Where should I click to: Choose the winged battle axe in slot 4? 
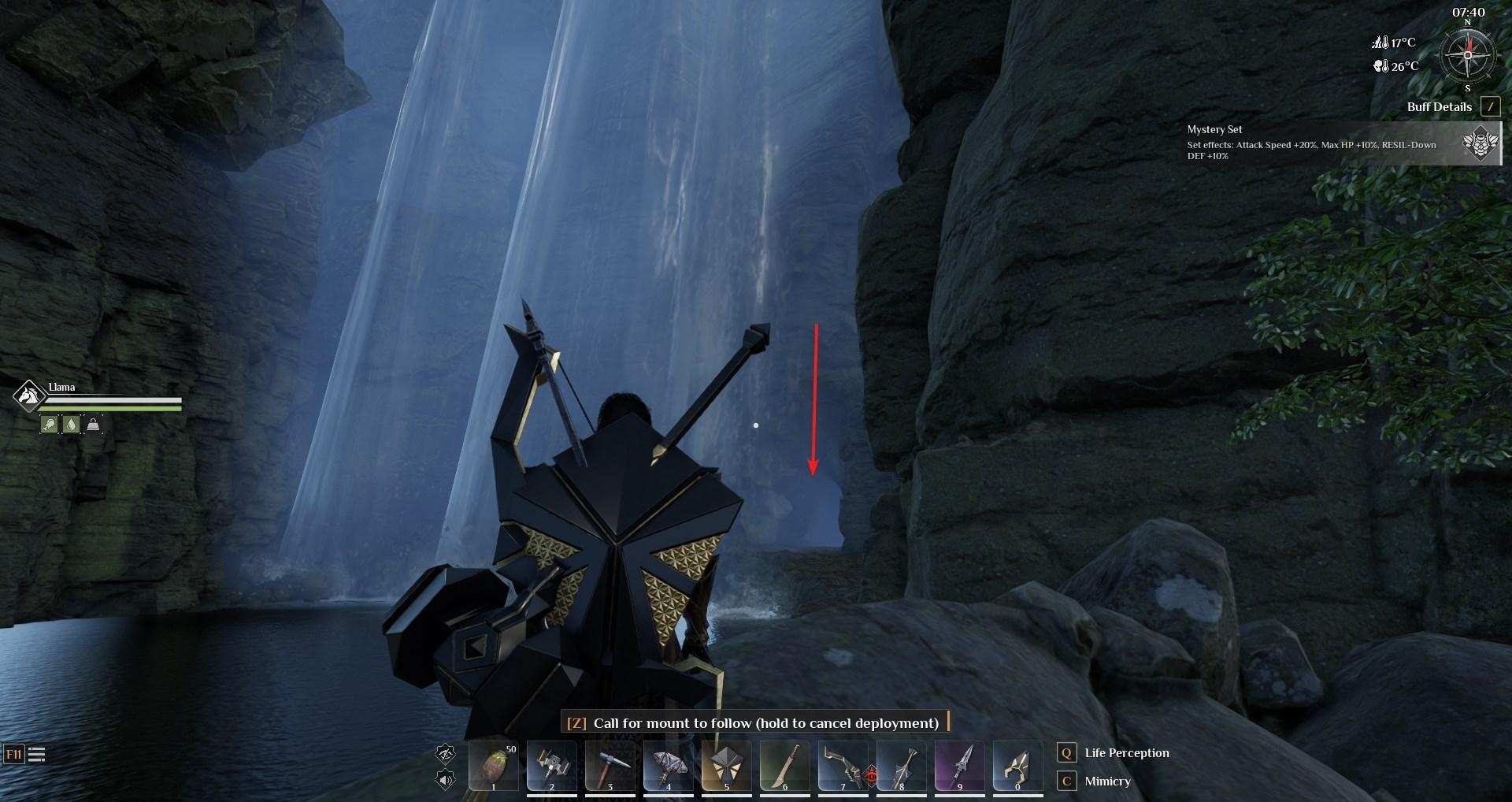[x=669, y=766]
